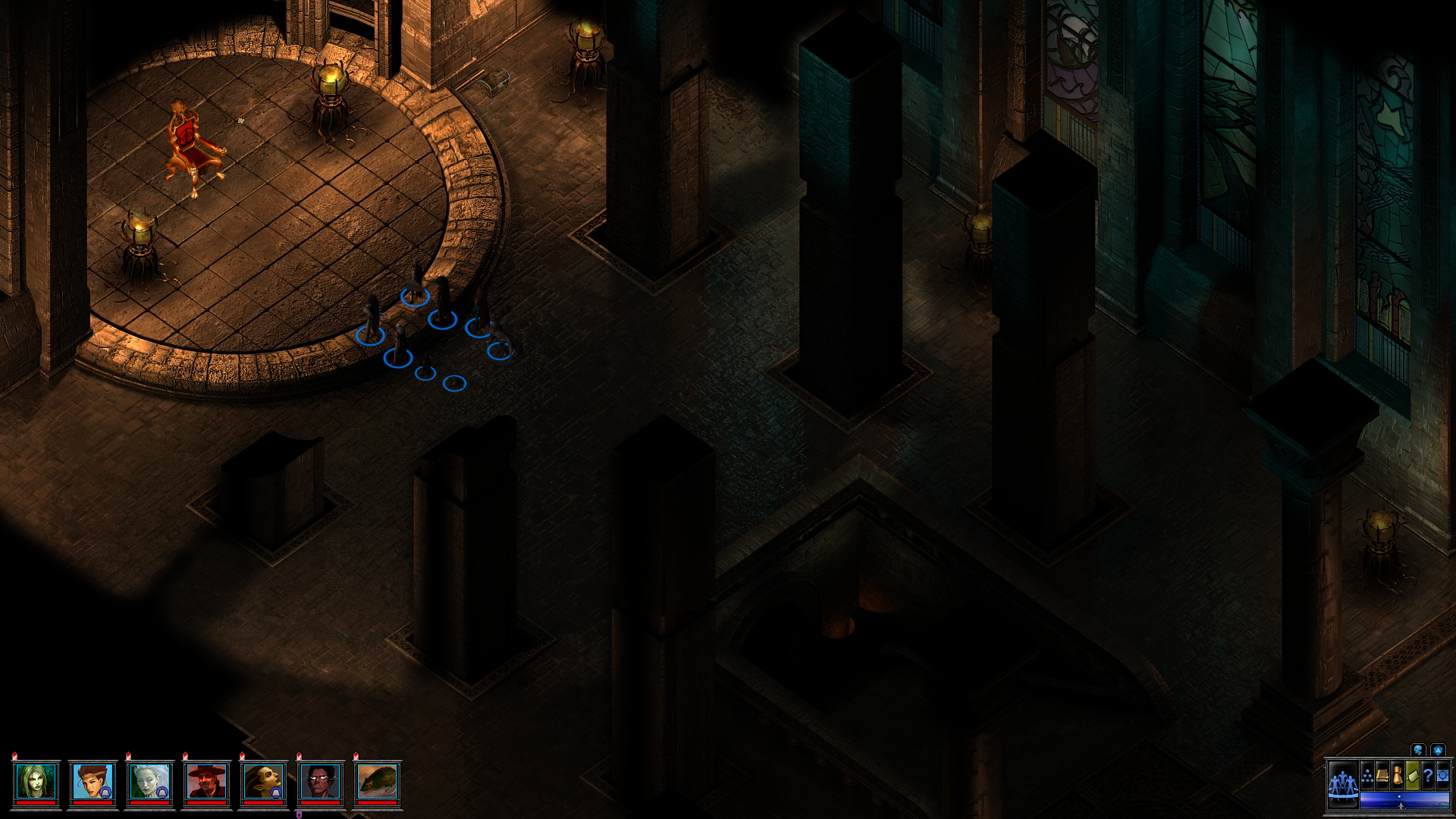
Task: Open the Rest and Camp menu
Action: 1412,776
